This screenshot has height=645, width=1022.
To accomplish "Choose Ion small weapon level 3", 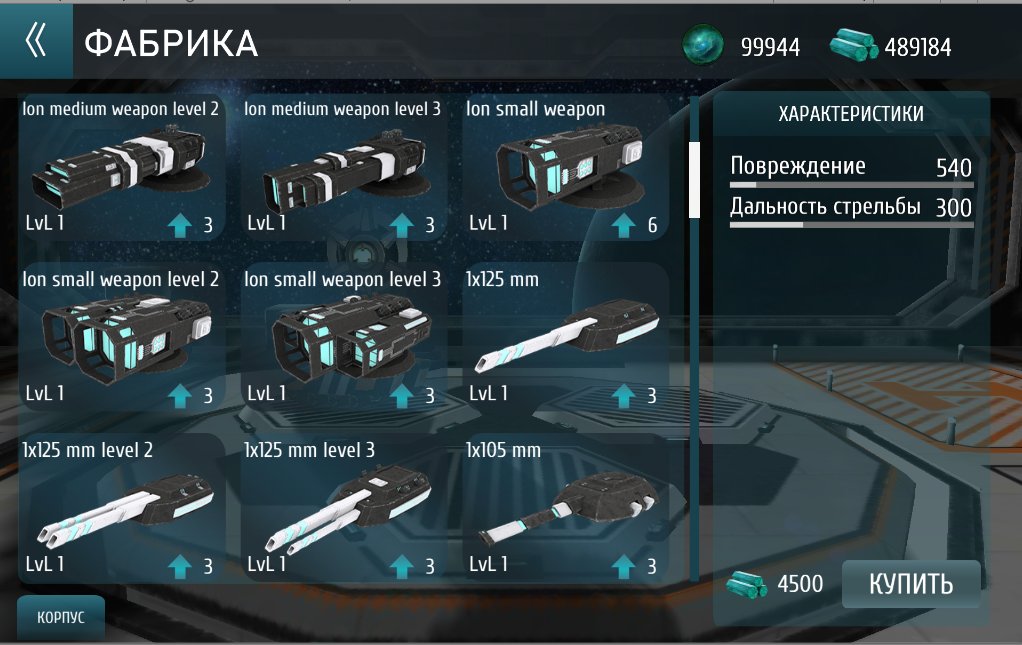I will click(x=342, y=337).
